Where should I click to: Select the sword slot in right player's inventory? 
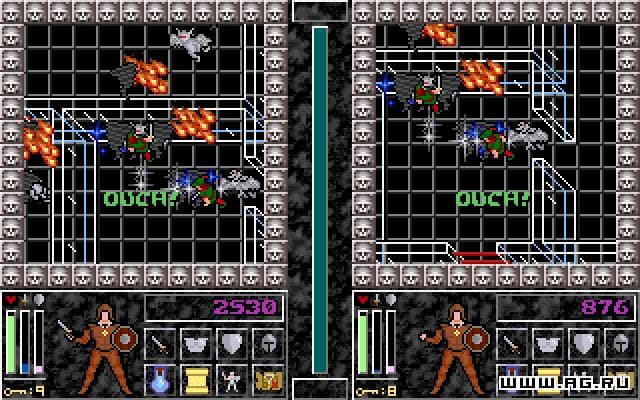pyautogui.click(x=511, y=345)
